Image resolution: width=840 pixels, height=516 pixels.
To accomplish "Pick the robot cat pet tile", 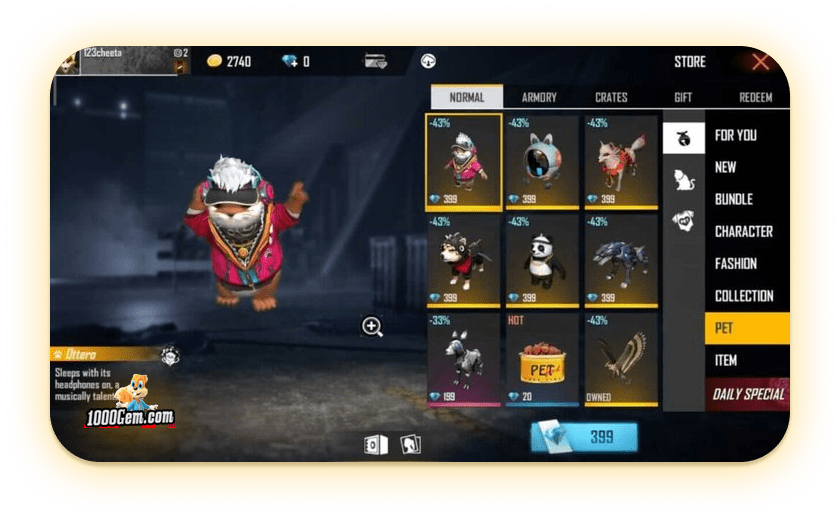I will 542,162.
